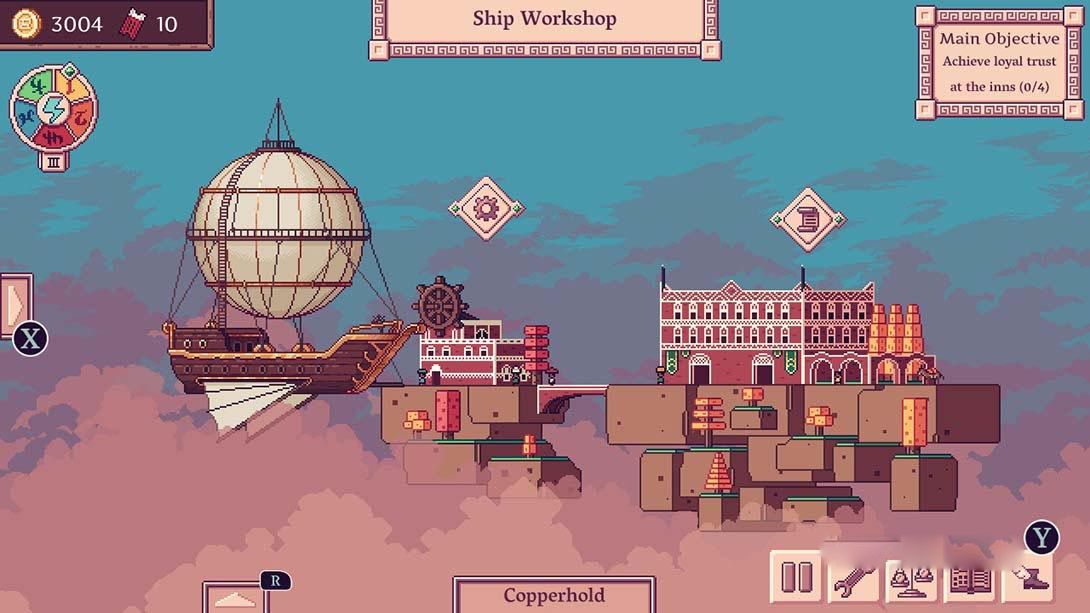Click the Ship Workshop title banner
This screenshot has width=1090, height=613.
[x=545, y=19]
